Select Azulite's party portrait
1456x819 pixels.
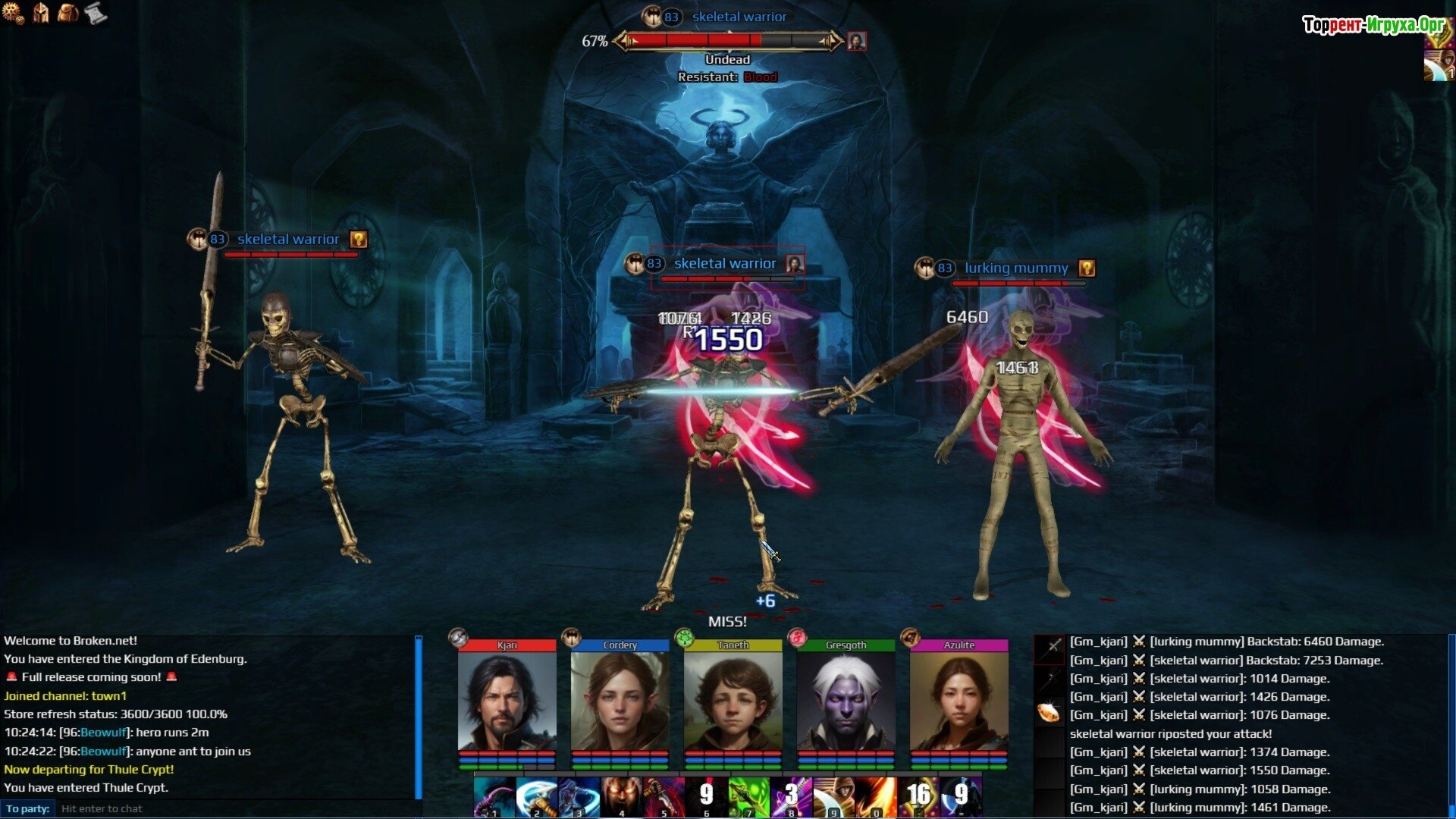click(959, 701)
